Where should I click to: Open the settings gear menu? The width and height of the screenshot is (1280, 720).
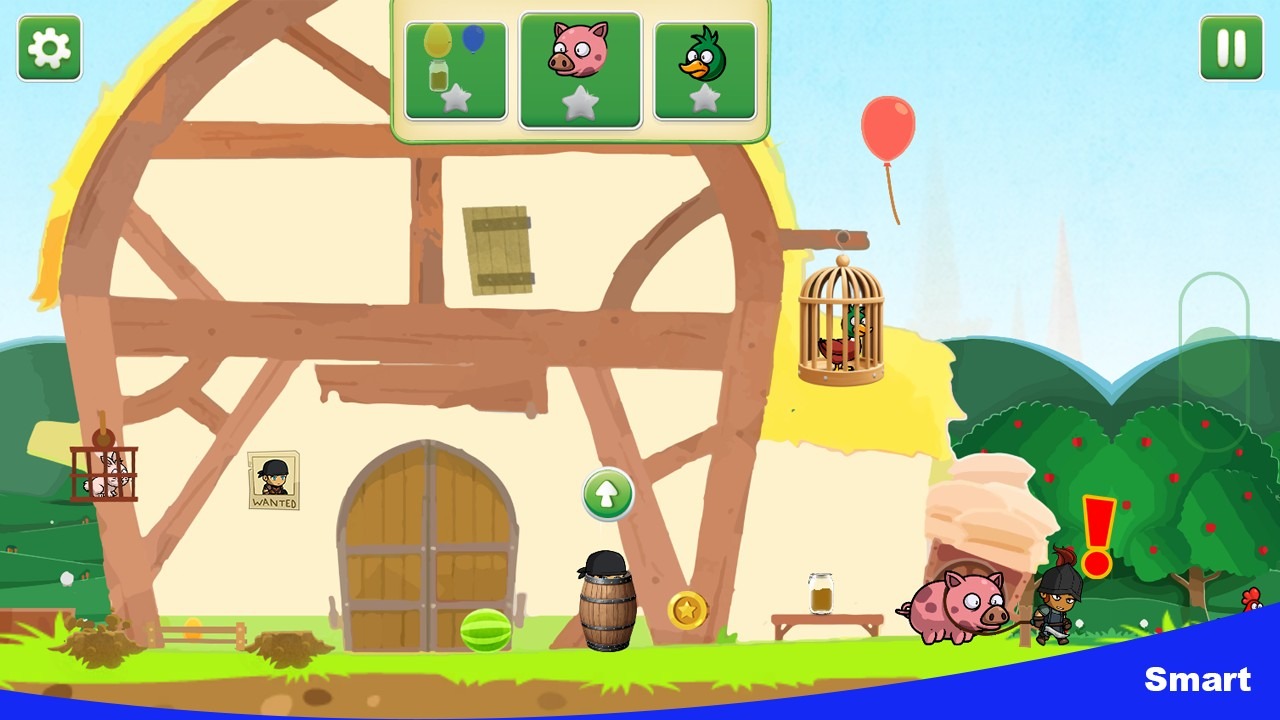50,49
